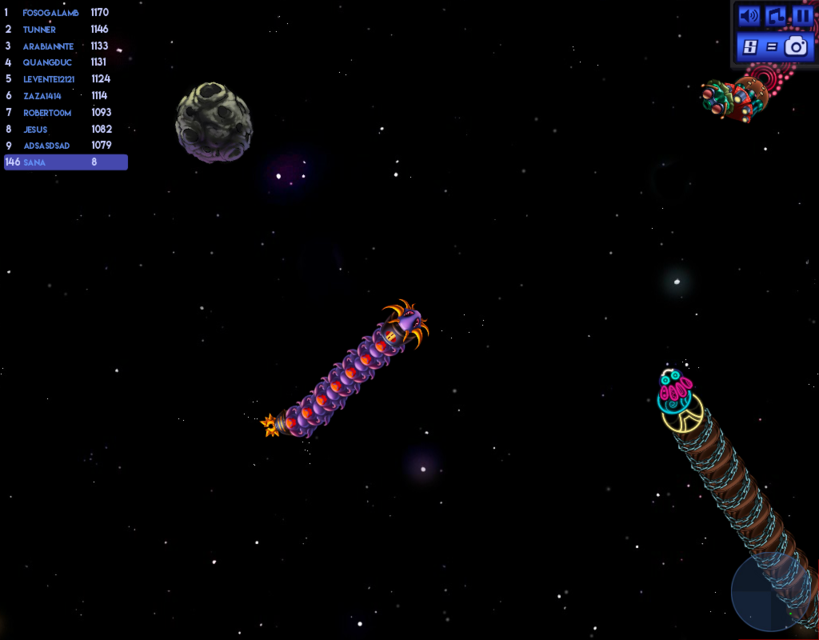Toggle the music note button
The image size is (819, 640).
[x=776, y=16]
